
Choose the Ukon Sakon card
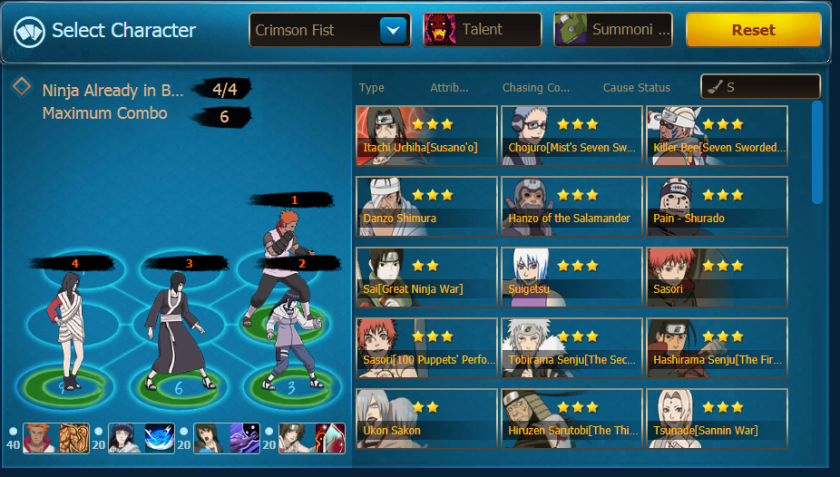click(x=426, y=418)
